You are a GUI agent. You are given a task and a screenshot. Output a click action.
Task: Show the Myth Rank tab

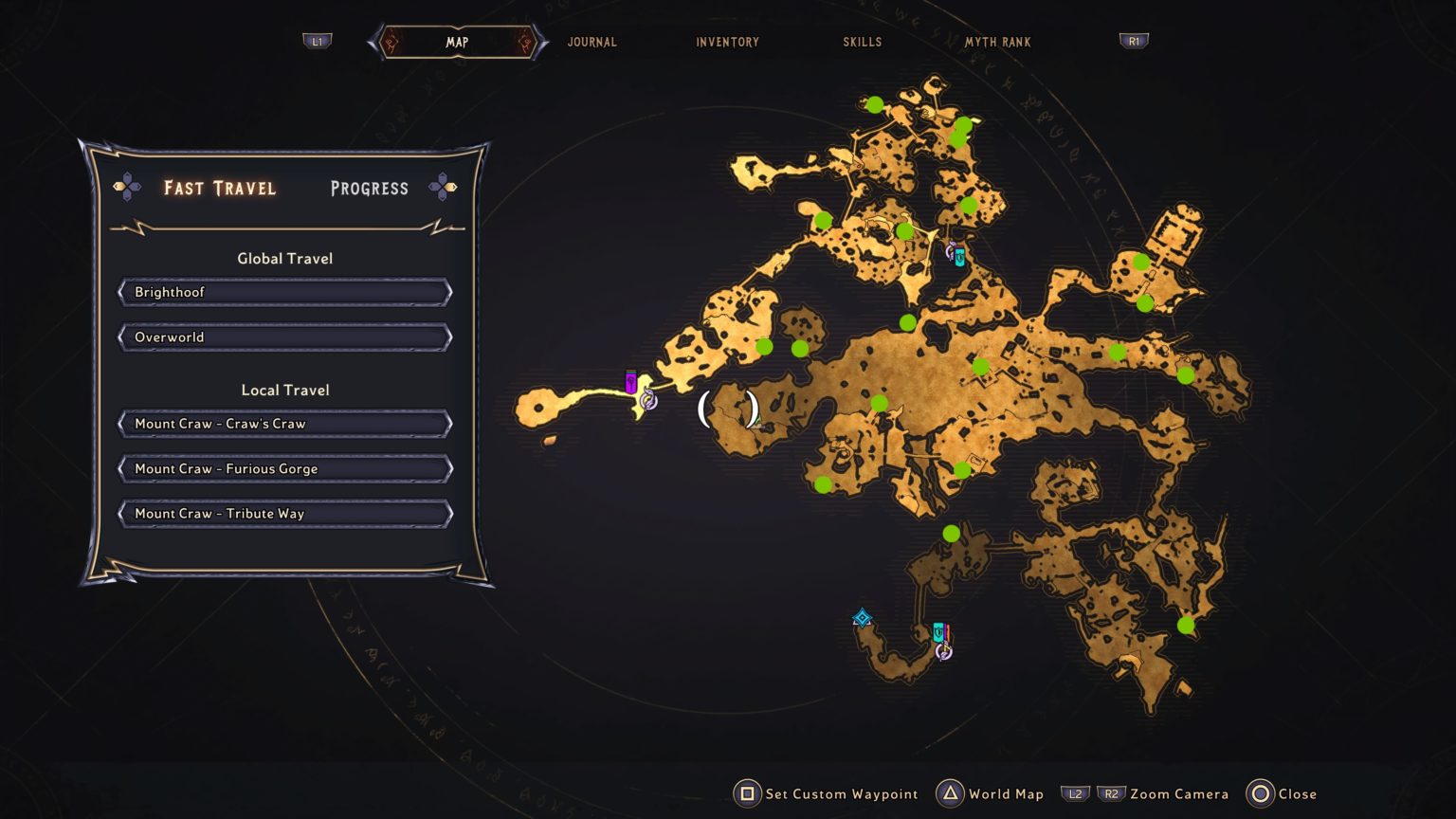997,42
